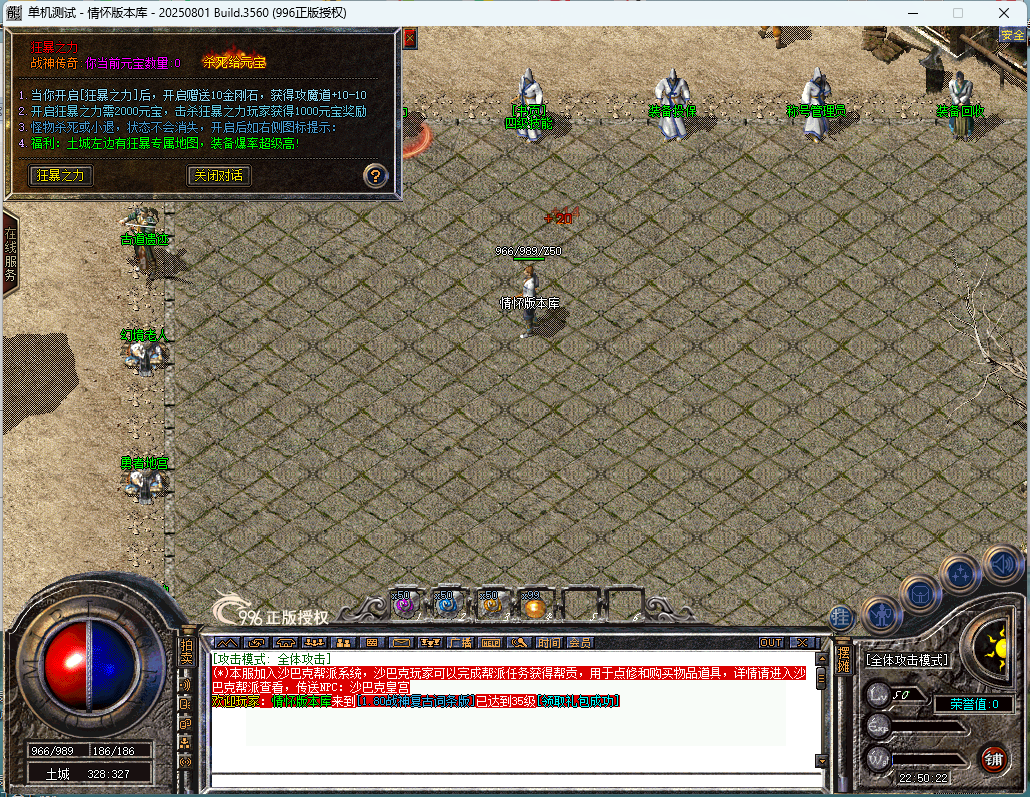This screenshot has height=797, width=1030.
Task: Choose 关闭对话 to end the dialog
Action: coord(218,176)
